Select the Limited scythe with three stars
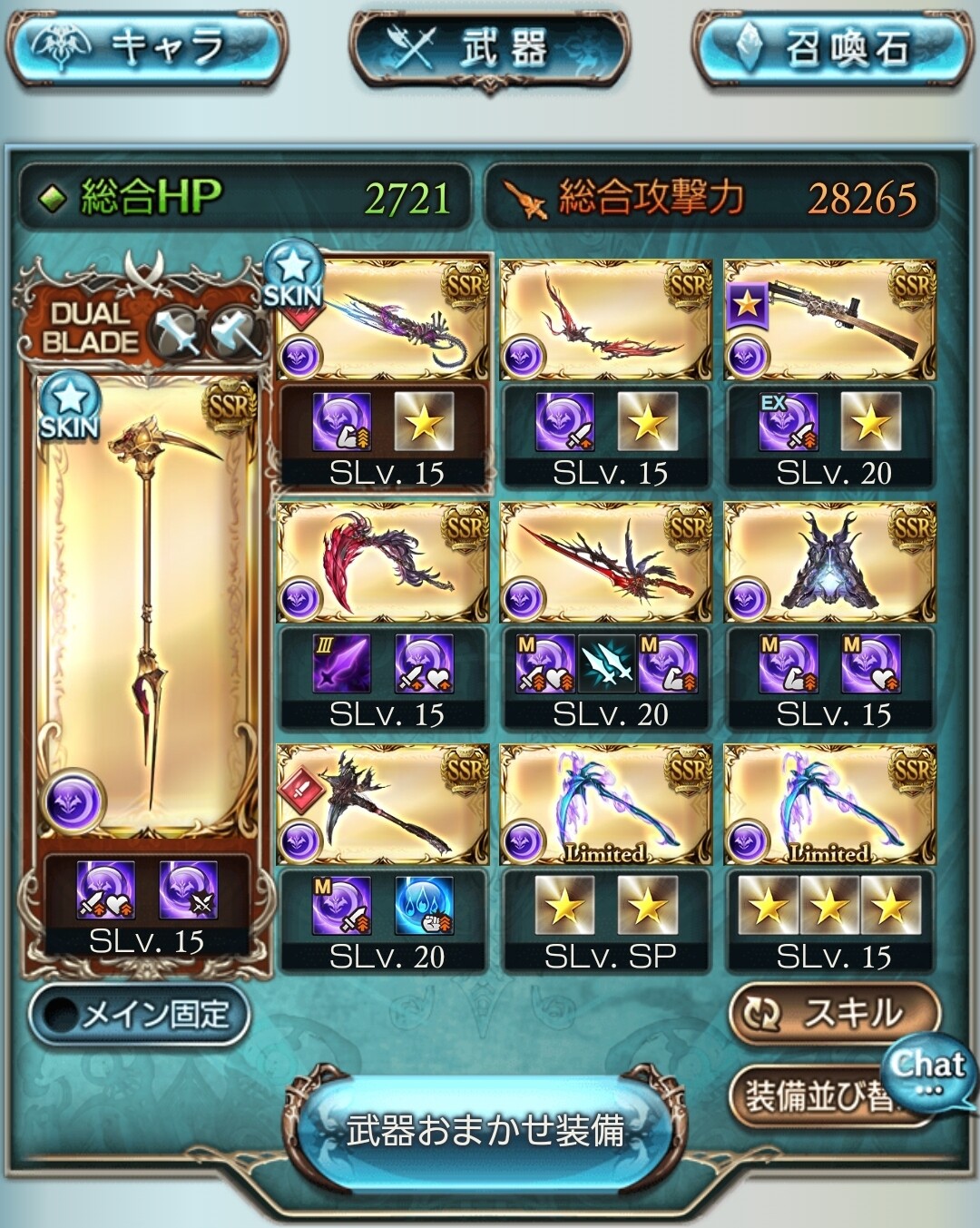 coord(829,805)
